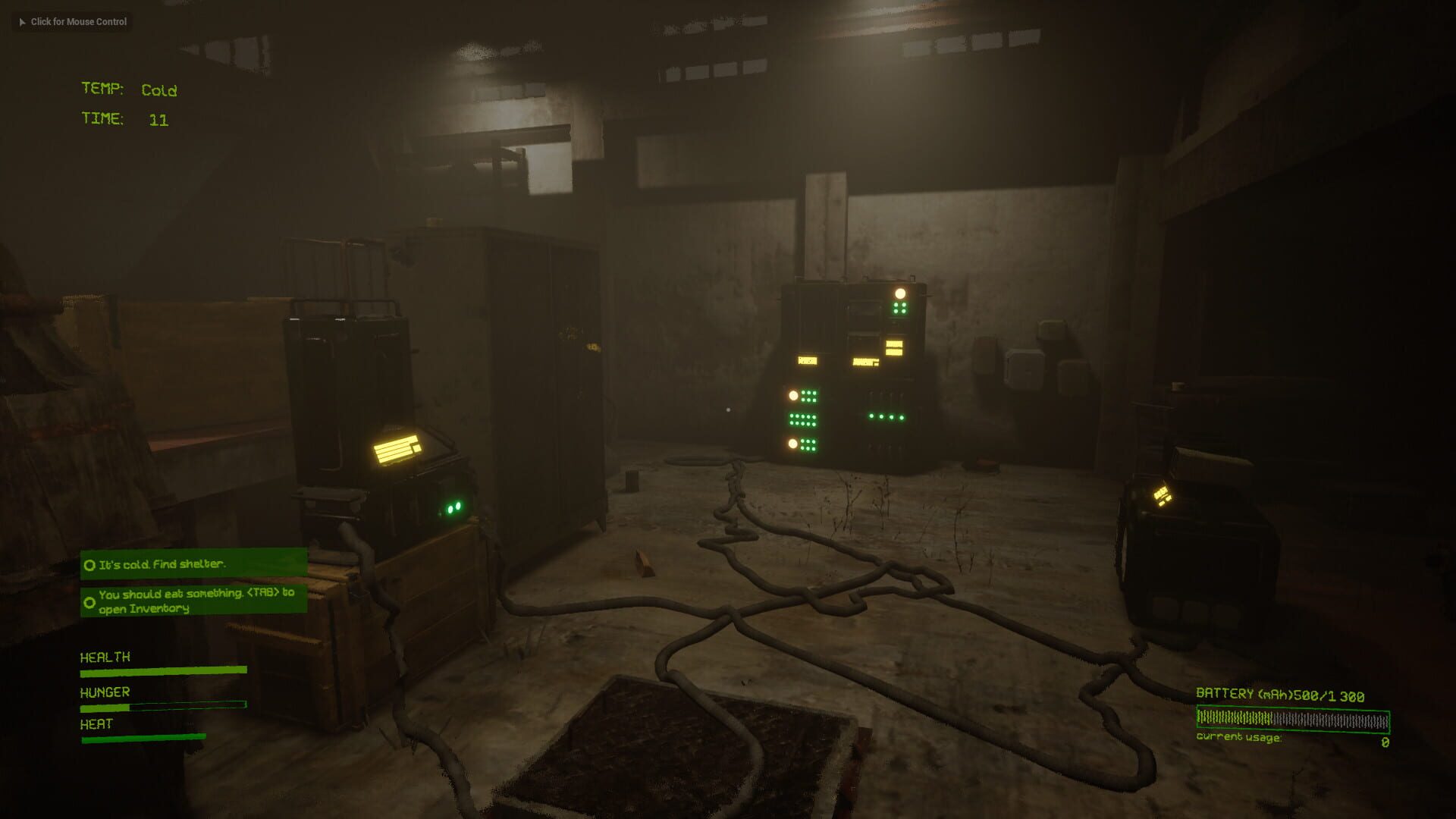Click circle icon on the cold warning notification

tap(89, 565)
